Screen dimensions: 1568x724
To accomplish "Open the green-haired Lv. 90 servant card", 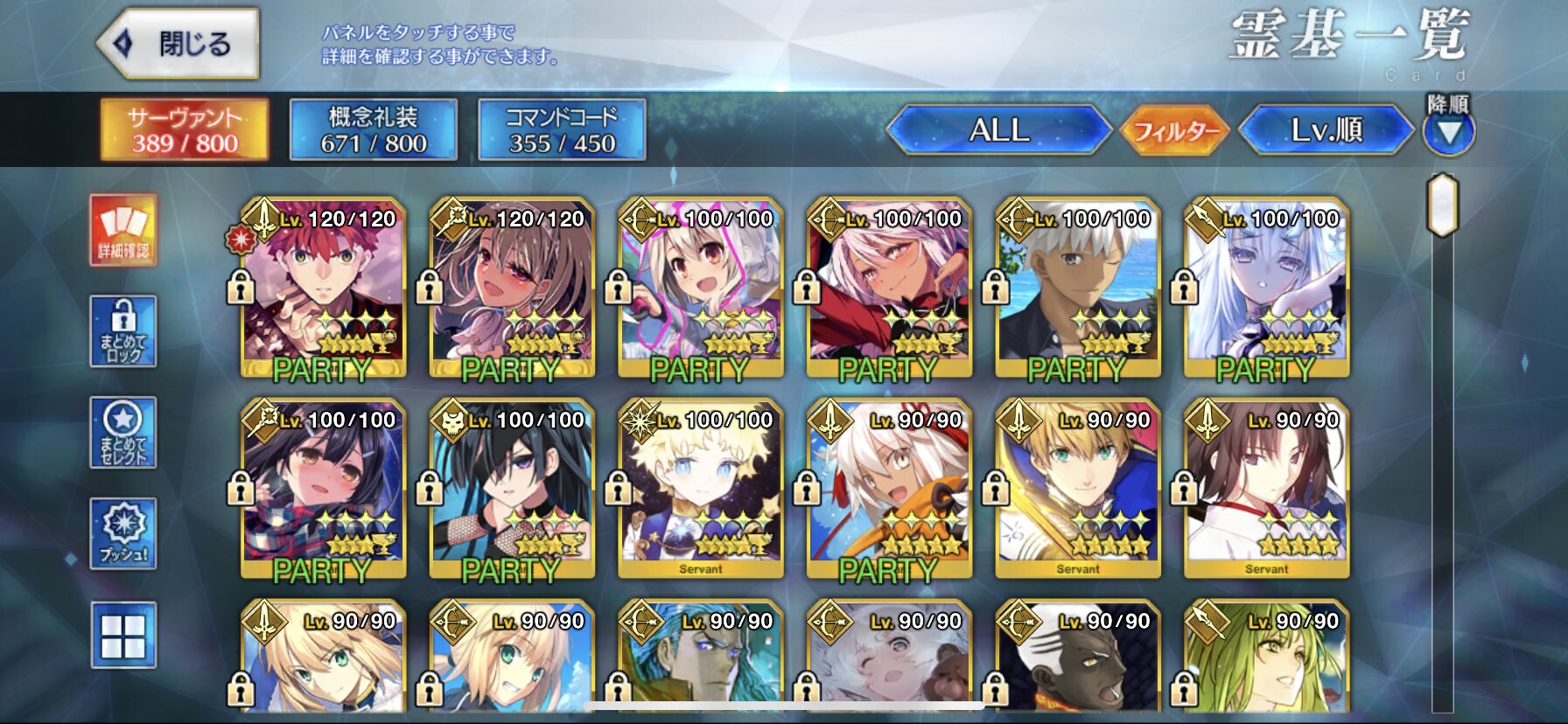I will point(1266,656).
